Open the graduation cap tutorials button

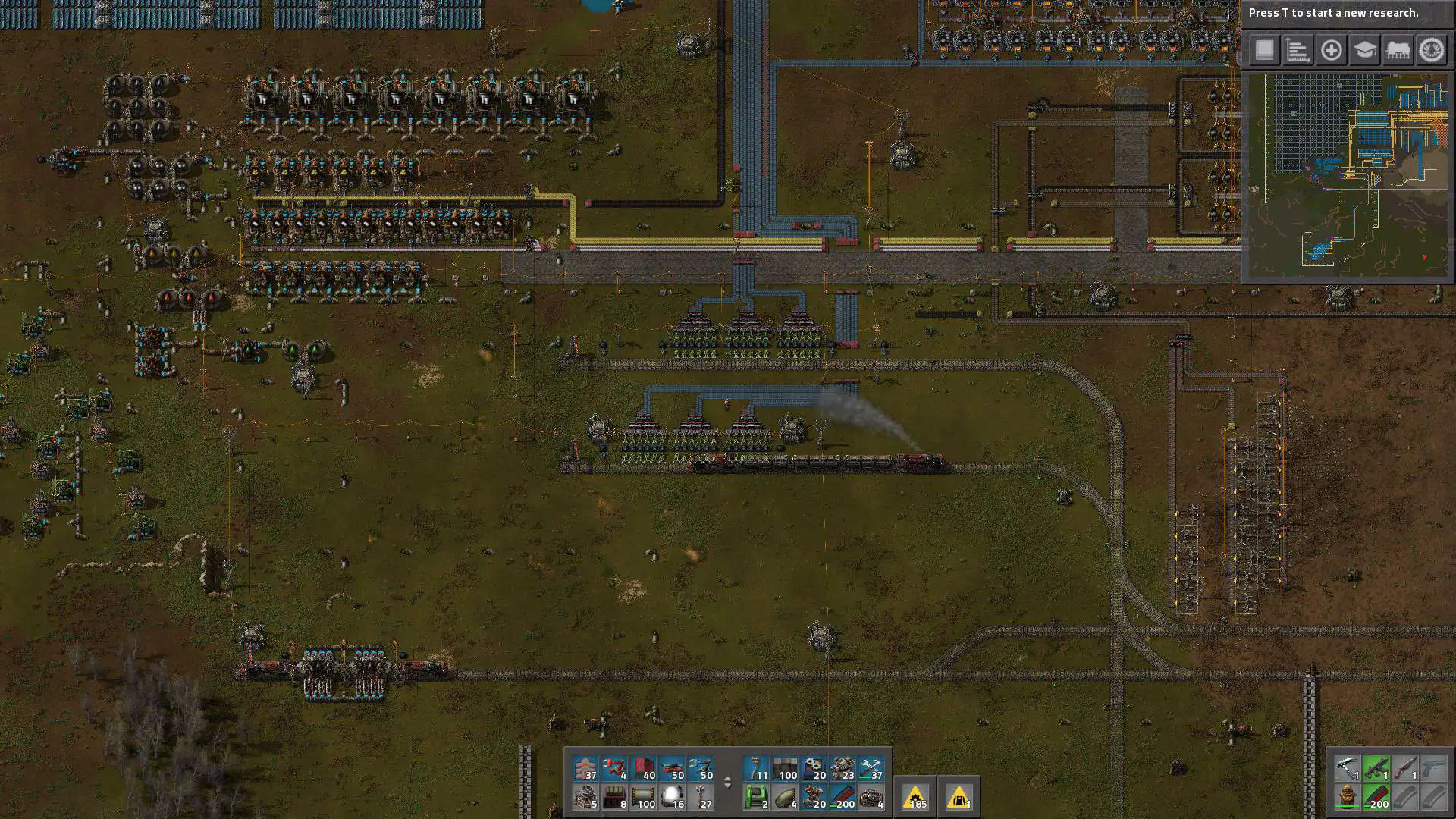[1364, 51]
